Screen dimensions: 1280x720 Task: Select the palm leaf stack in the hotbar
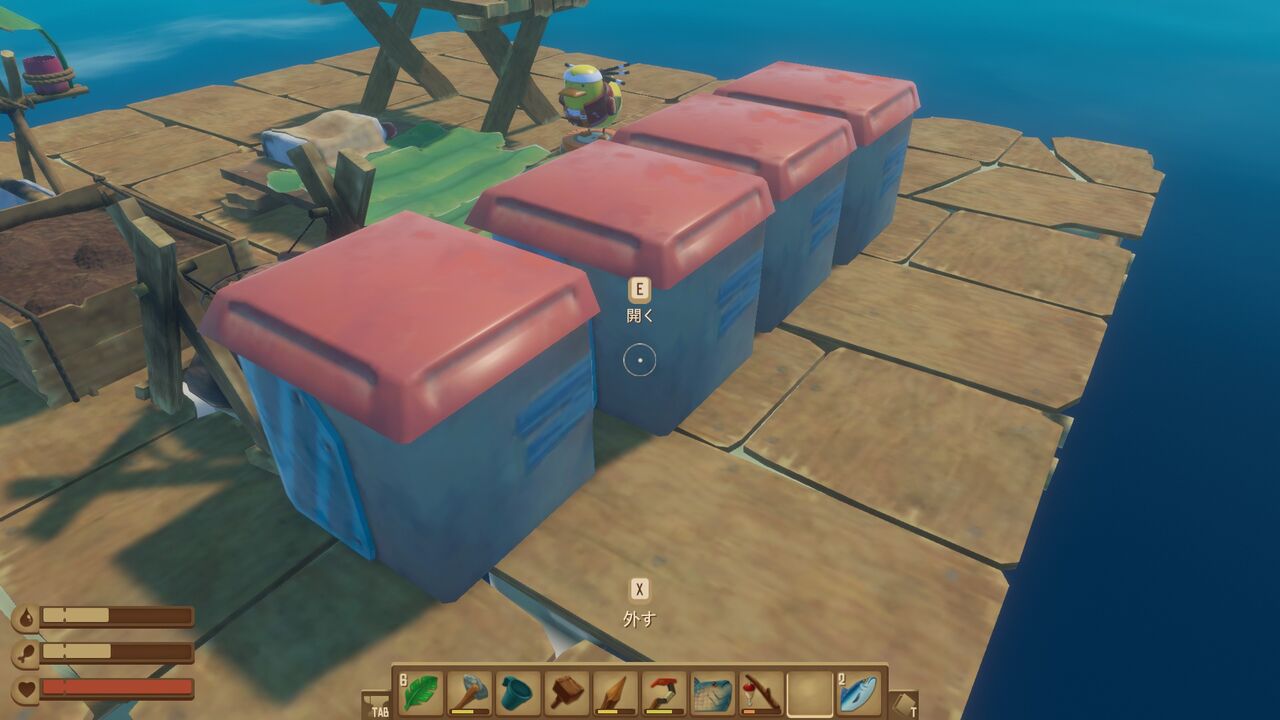pos(419,688)
